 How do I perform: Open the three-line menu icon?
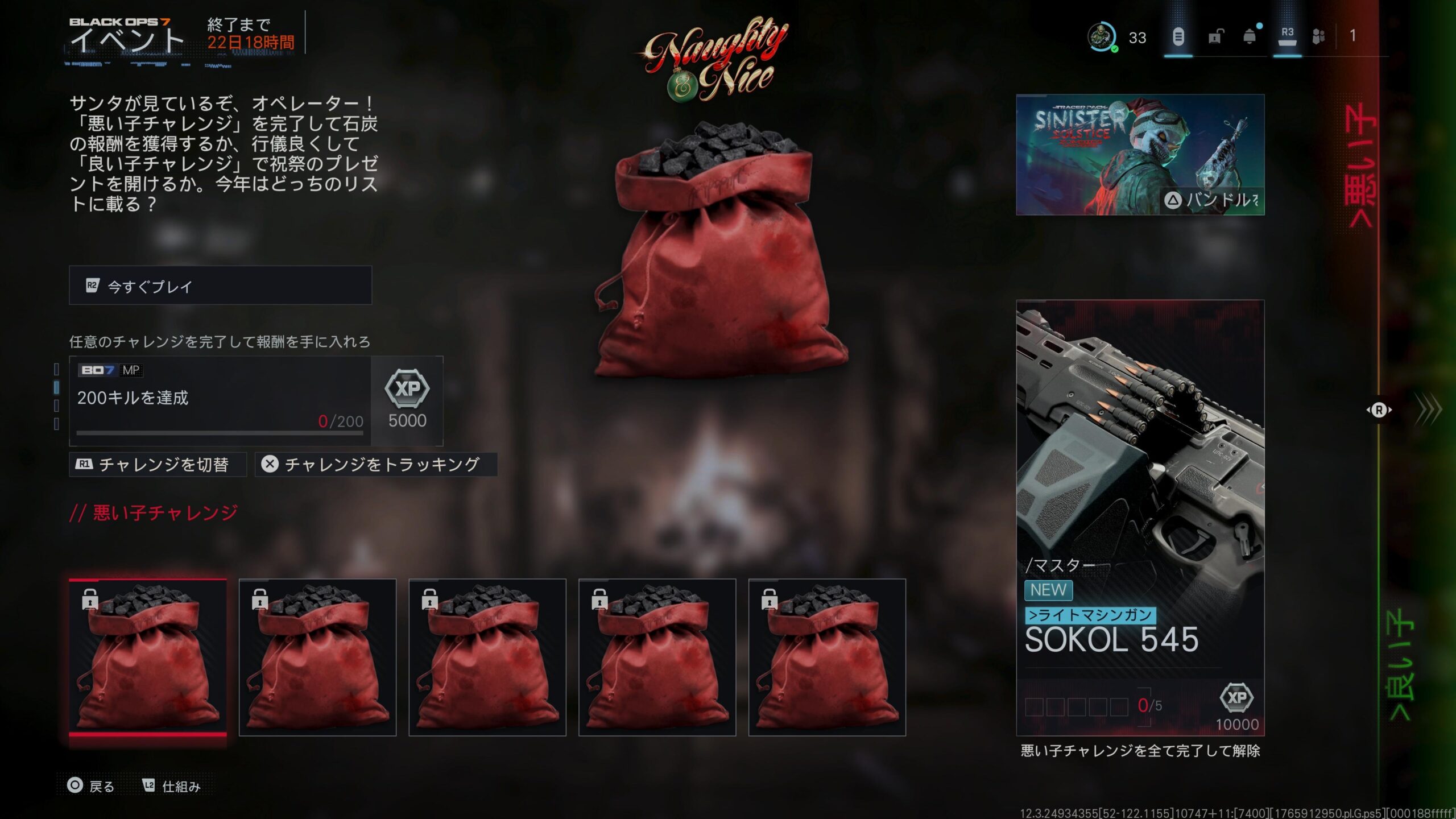[1178, 37]
